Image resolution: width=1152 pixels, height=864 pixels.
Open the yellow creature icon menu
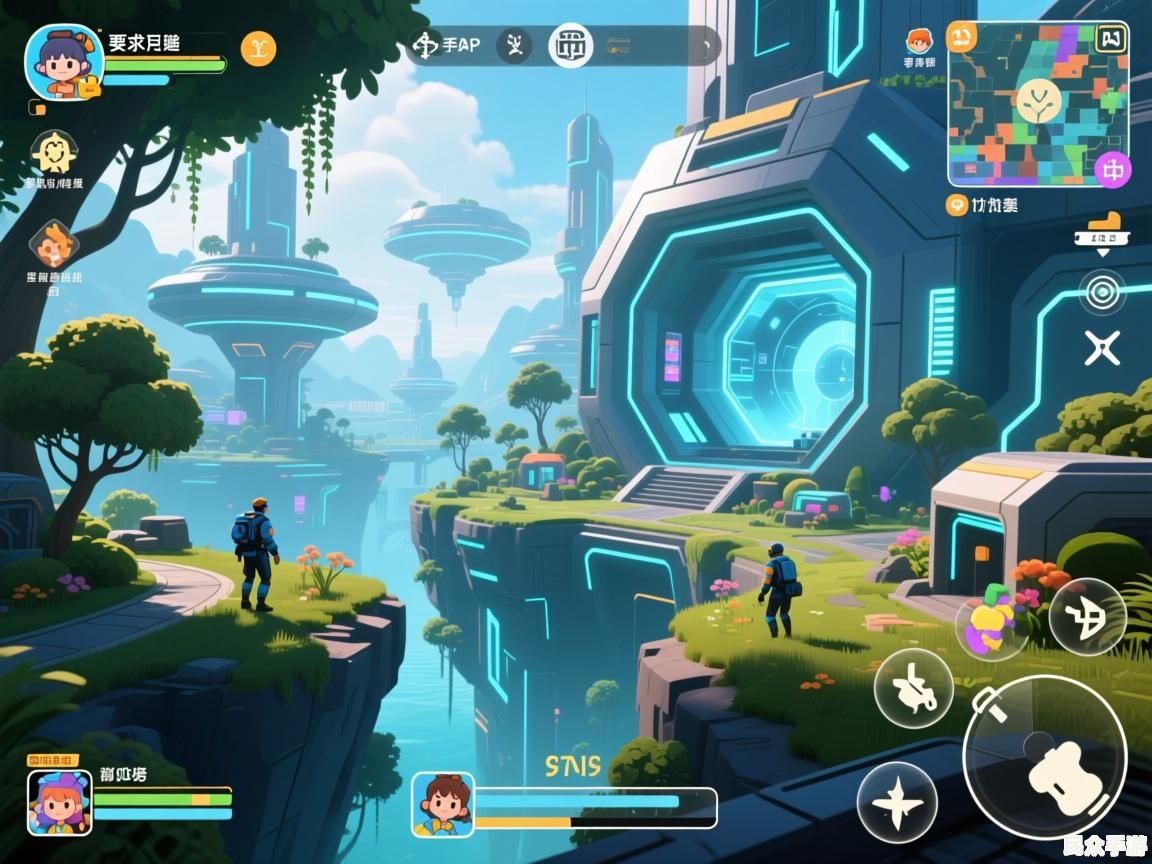click(x=53, y=154)
